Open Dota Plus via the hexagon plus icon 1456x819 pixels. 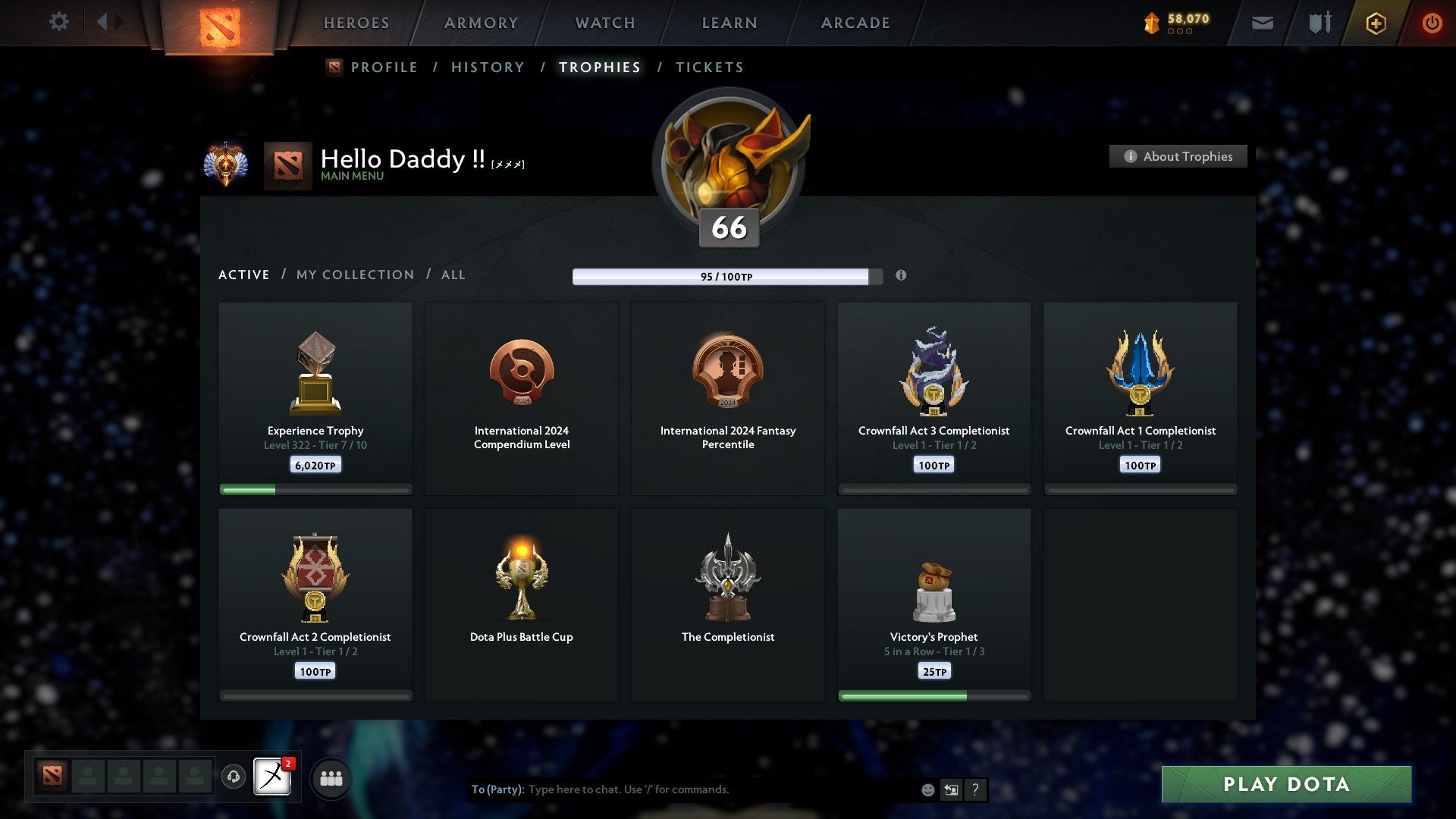click(1375, 23)
